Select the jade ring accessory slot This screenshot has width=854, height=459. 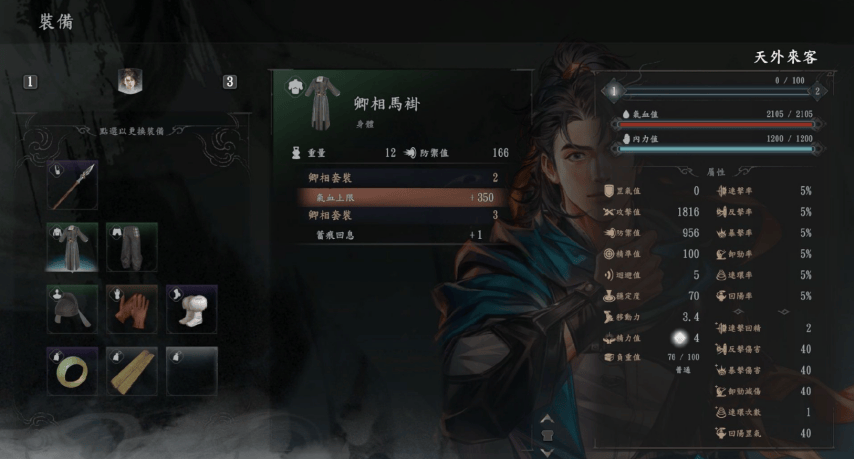[72, 371]
